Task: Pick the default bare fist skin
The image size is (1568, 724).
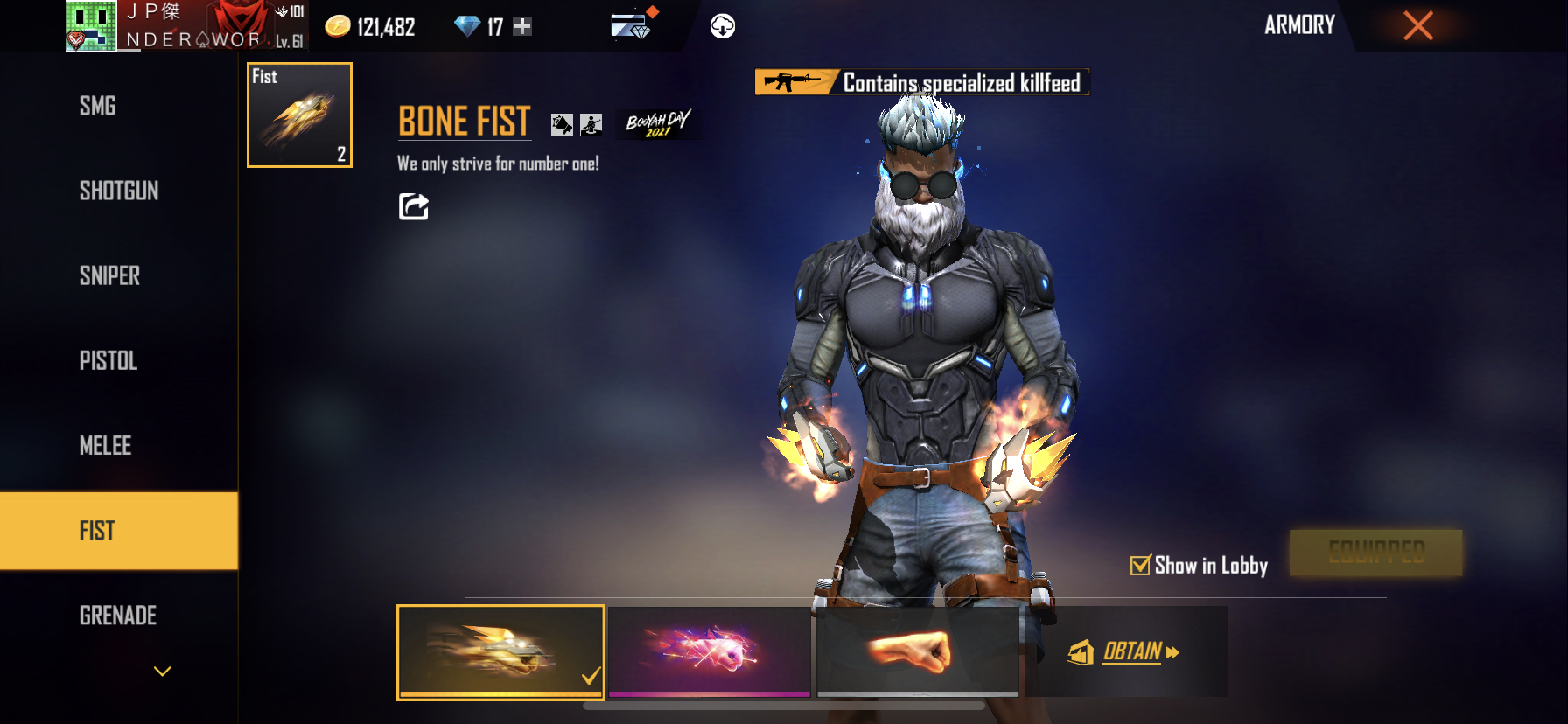Action: [x=918, y=651]
